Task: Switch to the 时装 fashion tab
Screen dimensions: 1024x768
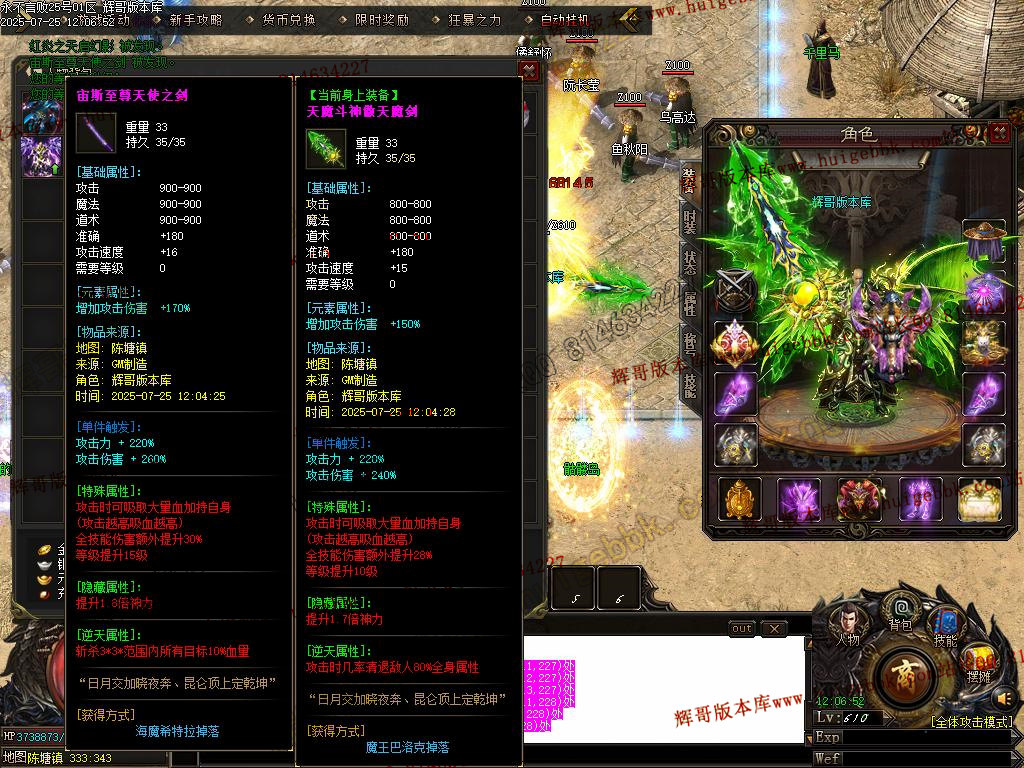Action: (690, 222)
